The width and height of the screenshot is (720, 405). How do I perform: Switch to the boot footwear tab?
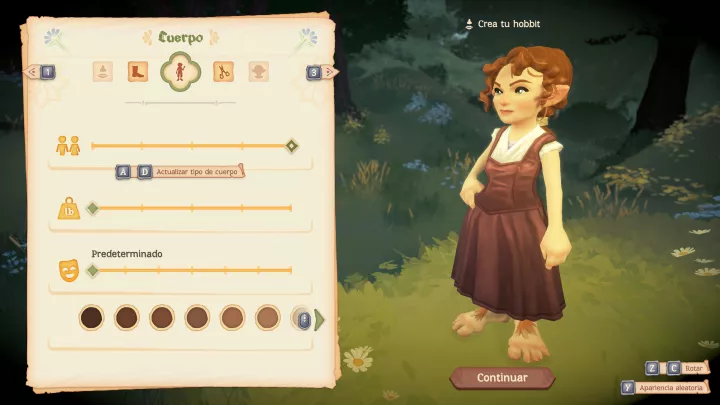pos(138,72)
